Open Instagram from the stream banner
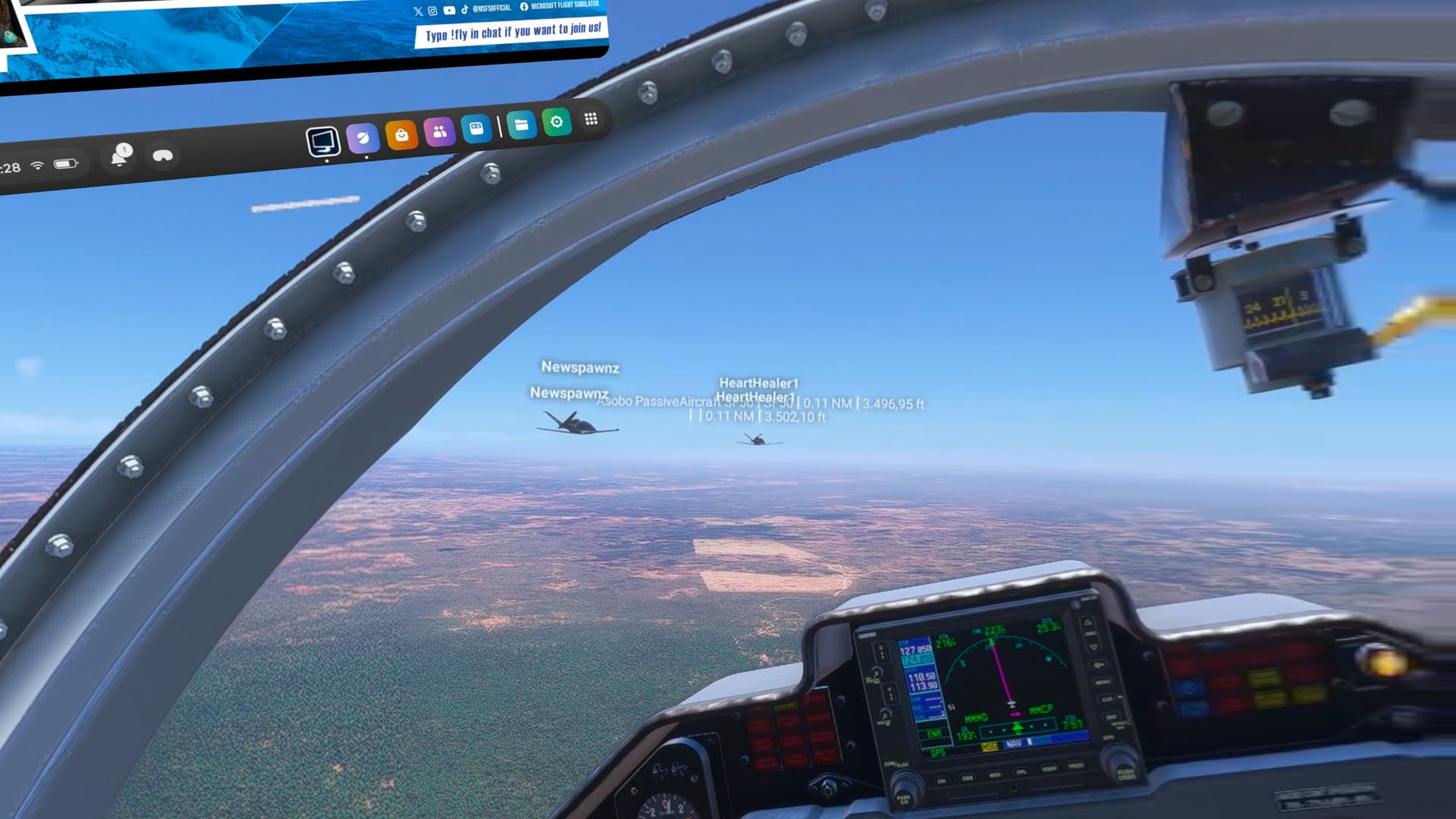Screen dimensions: 1456x819 pos(432,11)
